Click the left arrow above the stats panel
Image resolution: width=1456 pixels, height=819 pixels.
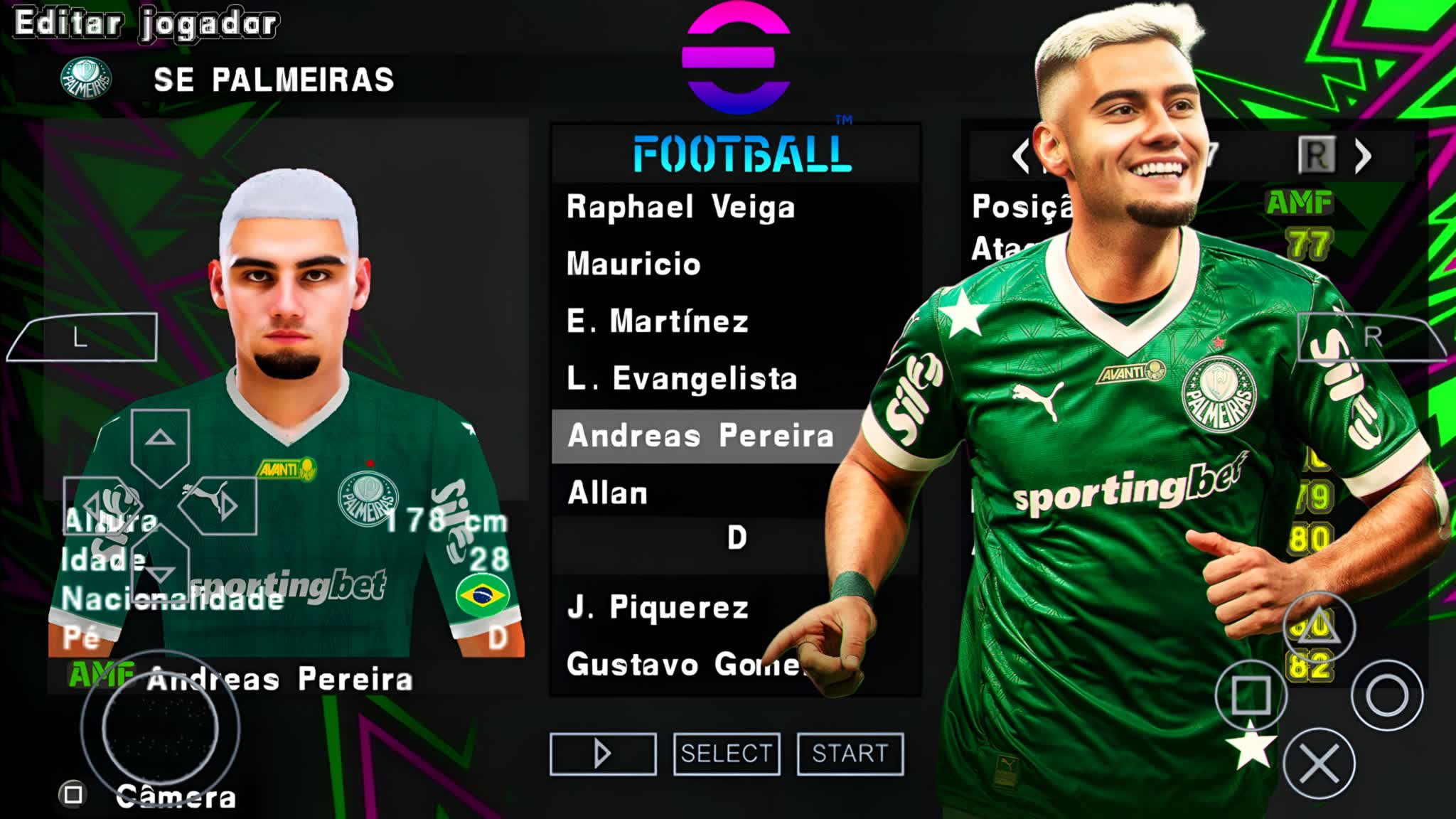pyautogui.click(x=1020, y=156)
